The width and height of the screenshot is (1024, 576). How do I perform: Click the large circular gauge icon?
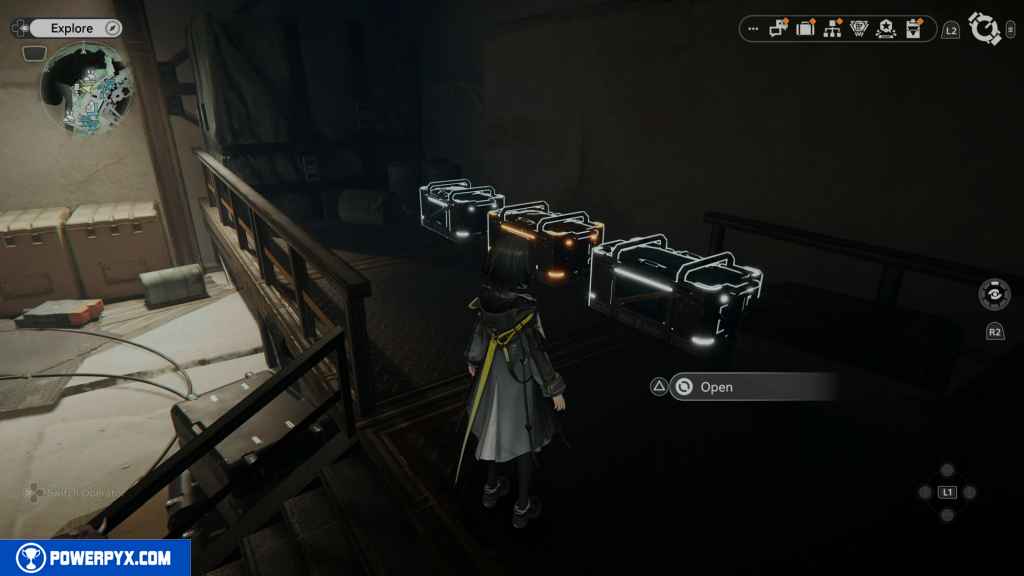coord(985,29)
